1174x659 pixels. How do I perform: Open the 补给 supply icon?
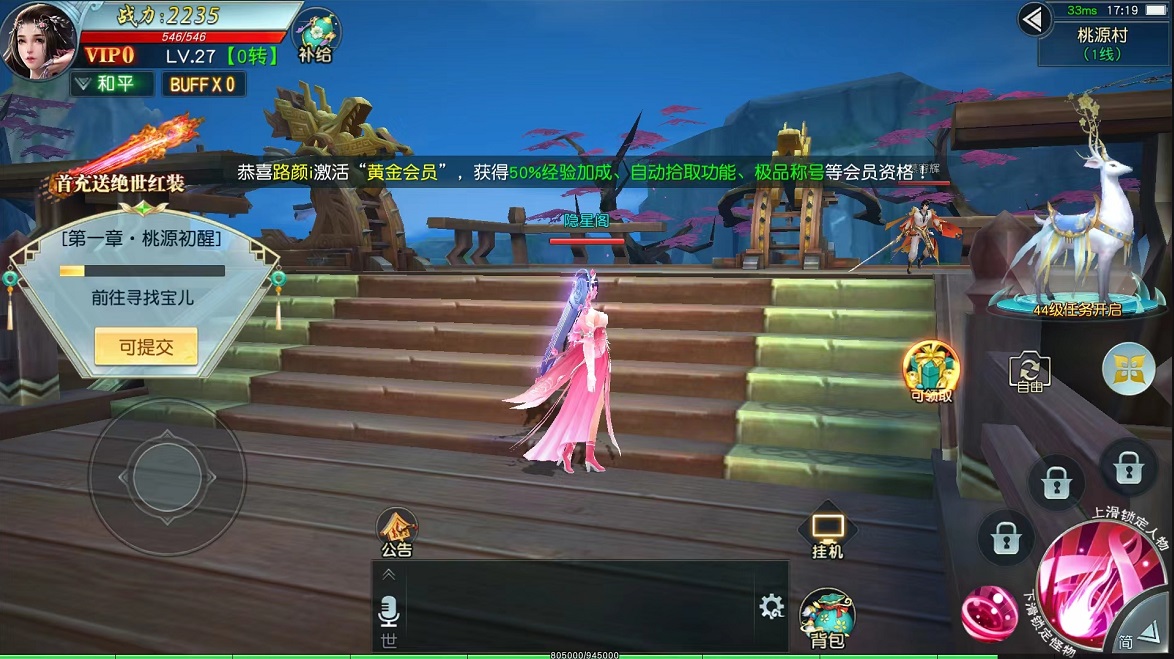(x=316, y=36)
